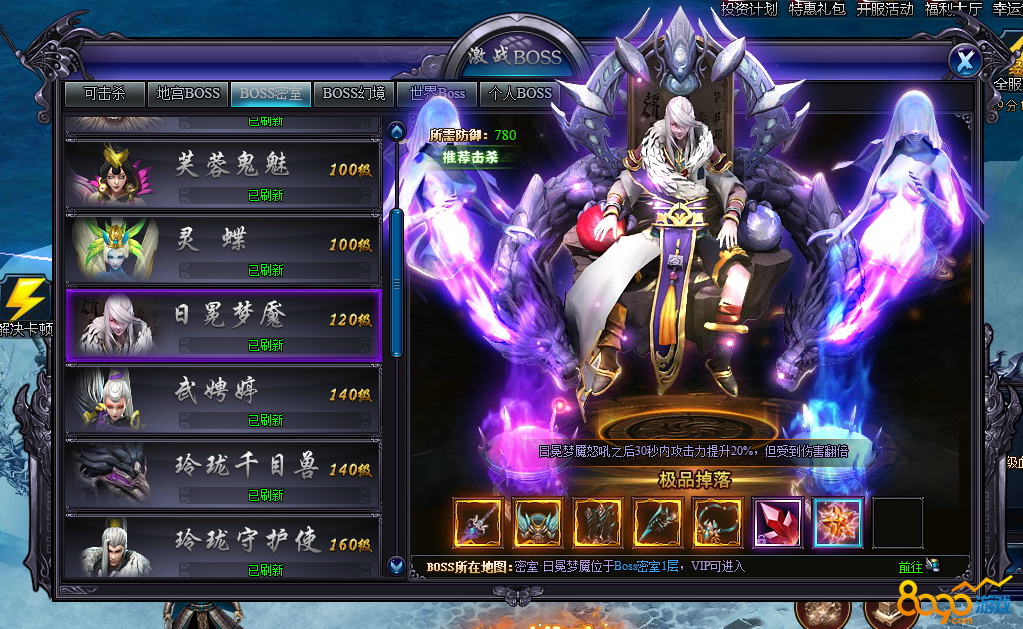
Task: Click the boss list scroll-up arrow
Action: 396,131
